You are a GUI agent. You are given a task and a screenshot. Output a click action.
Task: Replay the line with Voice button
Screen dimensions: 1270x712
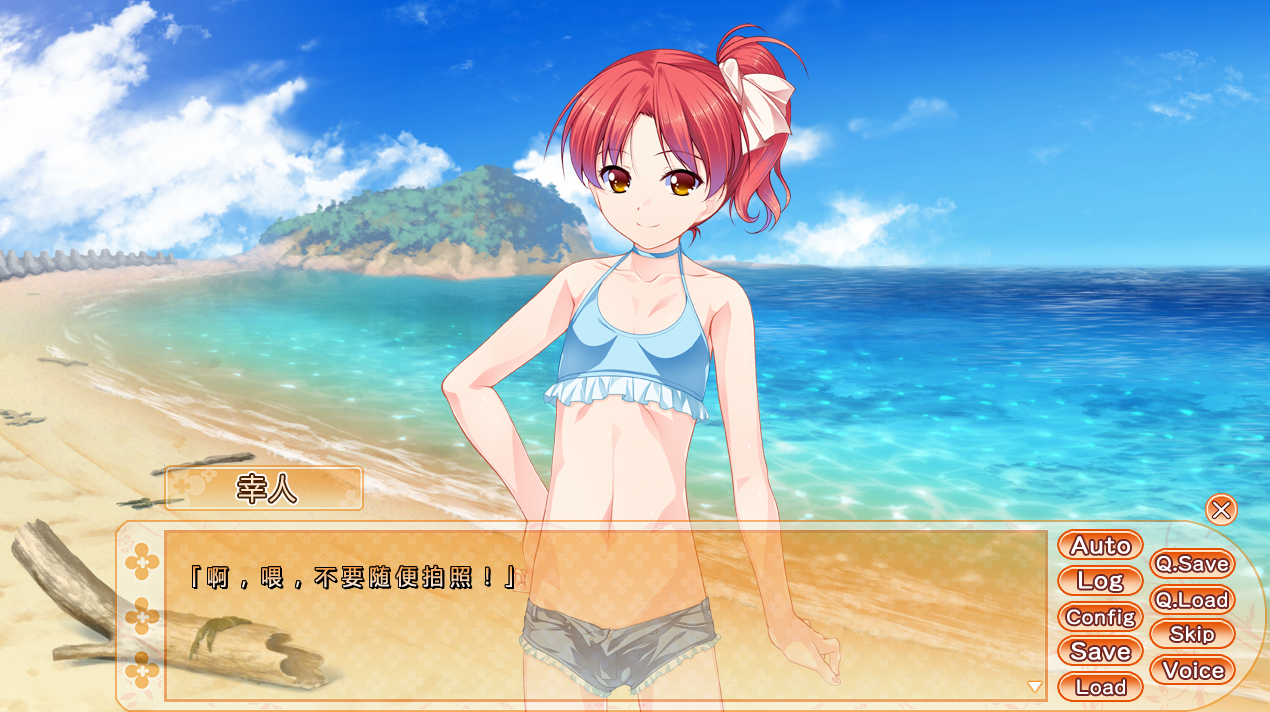pos(1192,671)
